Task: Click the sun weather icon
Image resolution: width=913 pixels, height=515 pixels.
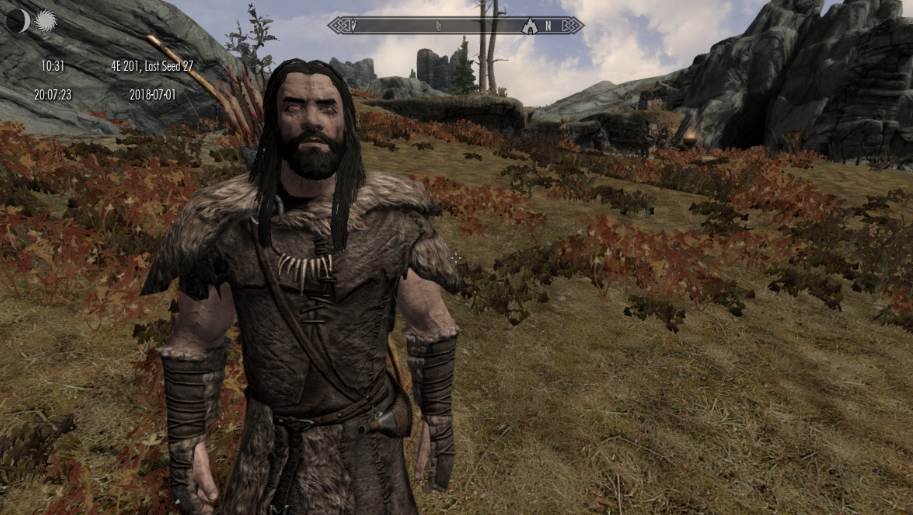Action: coord(45,20)
